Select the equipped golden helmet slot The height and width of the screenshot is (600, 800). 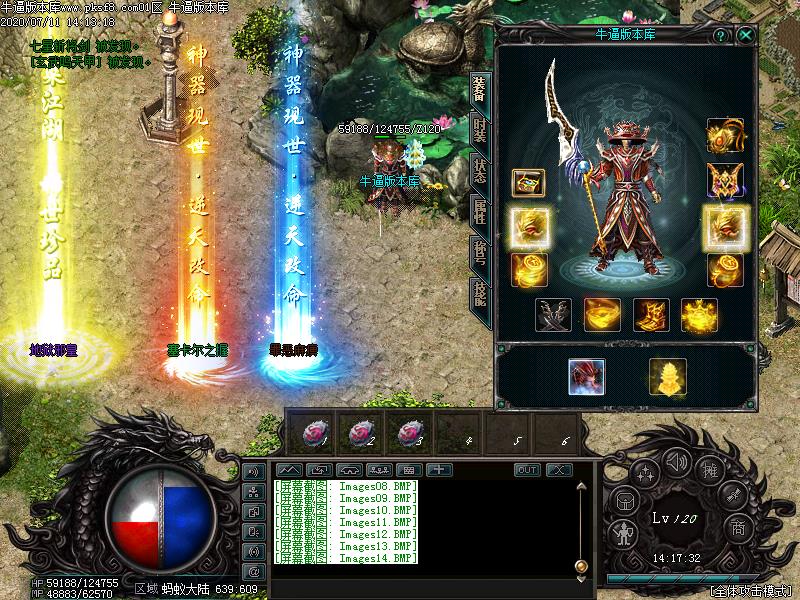click(x=724, y=135)
